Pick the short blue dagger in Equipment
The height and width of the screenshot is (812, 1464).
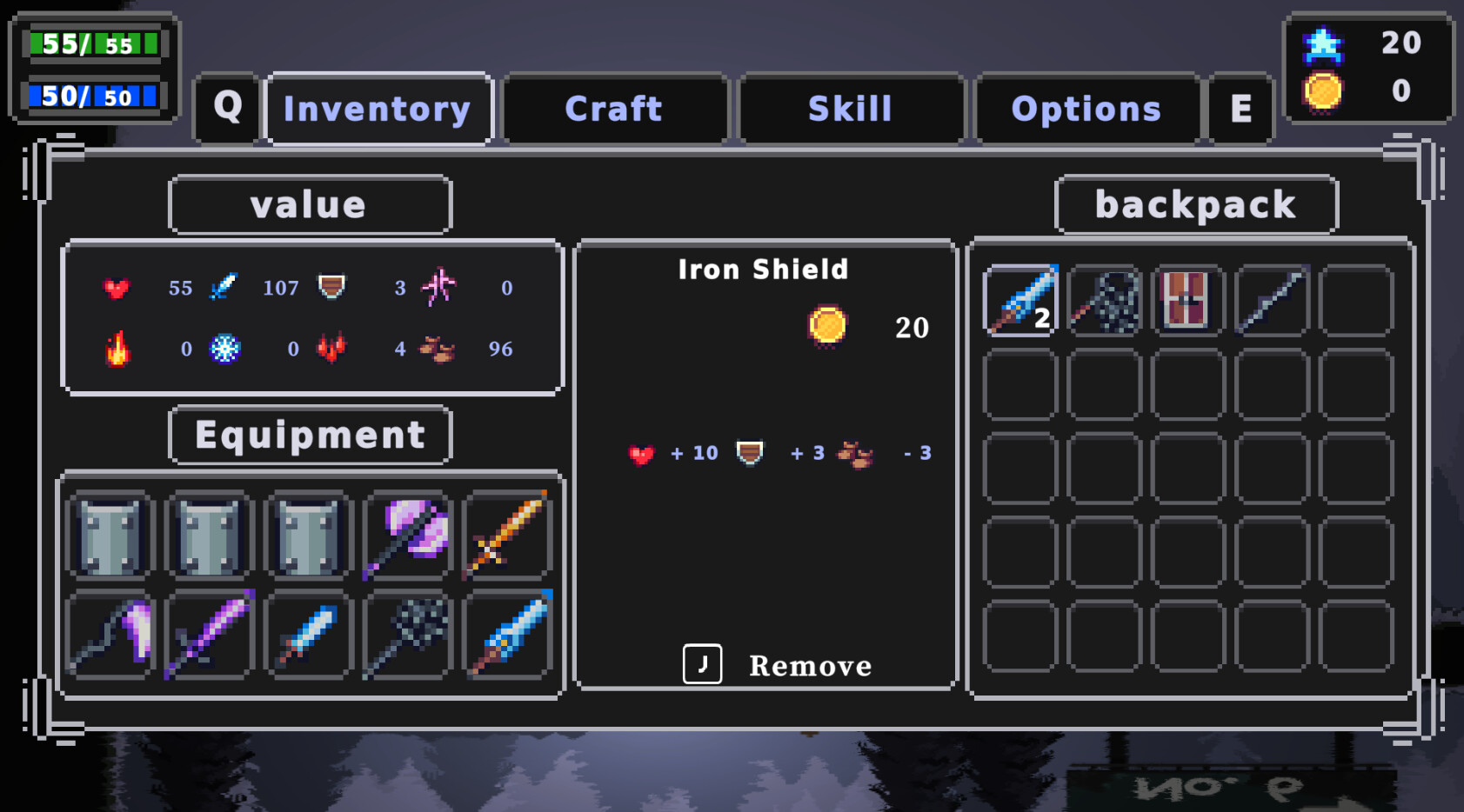[309, 635]
